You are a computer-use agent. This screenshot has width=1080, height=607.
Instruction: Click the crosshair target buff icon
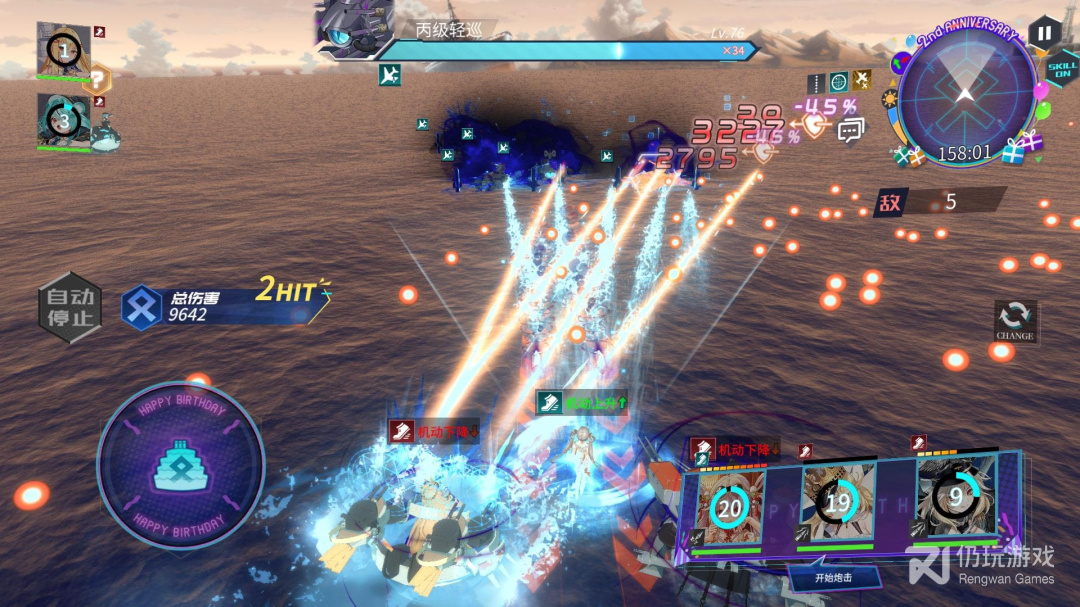pos(838,82)
